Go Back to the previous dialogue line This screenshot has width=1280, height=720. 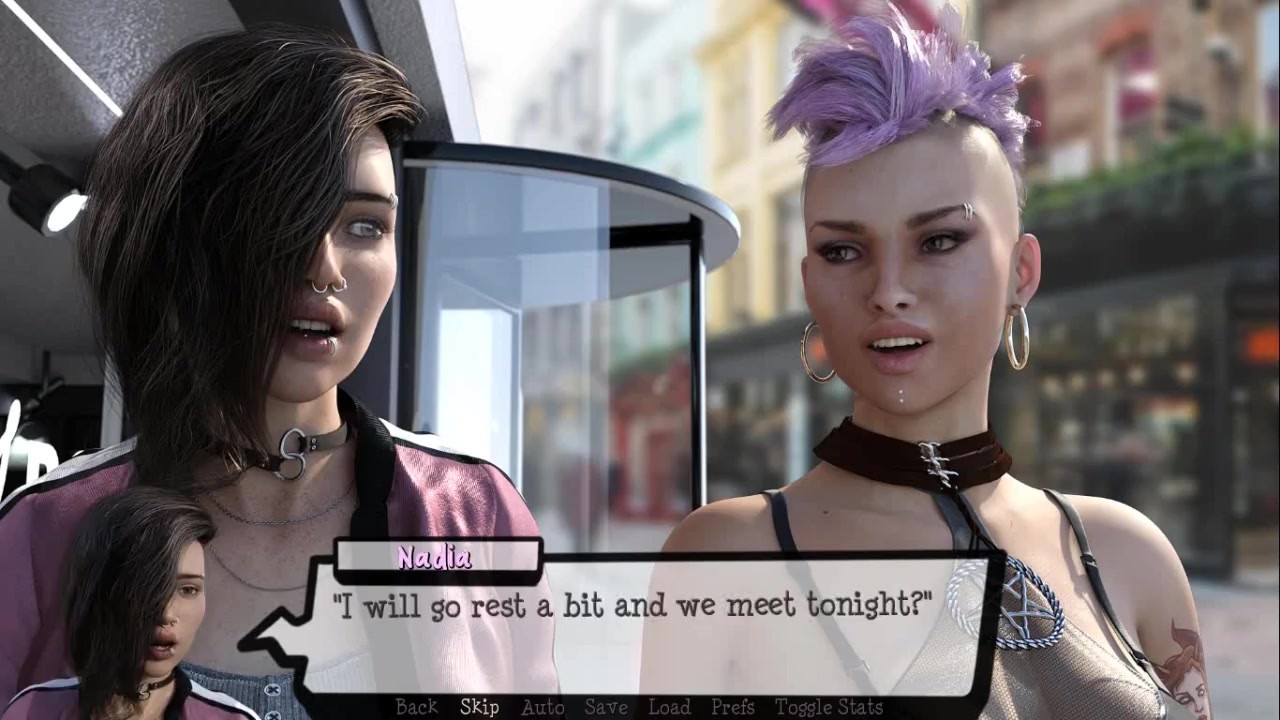coord(416,707)
